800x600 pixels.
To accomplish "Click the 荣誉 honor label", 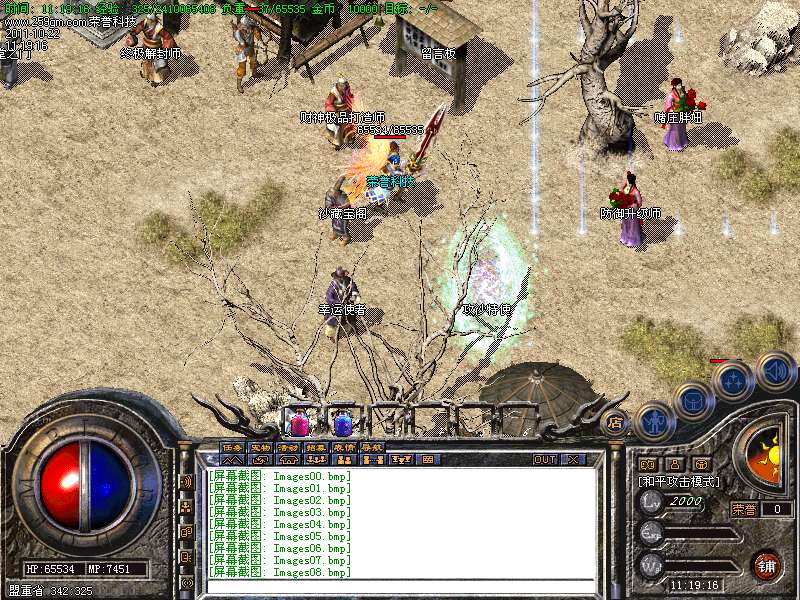I will click(745, 509).
